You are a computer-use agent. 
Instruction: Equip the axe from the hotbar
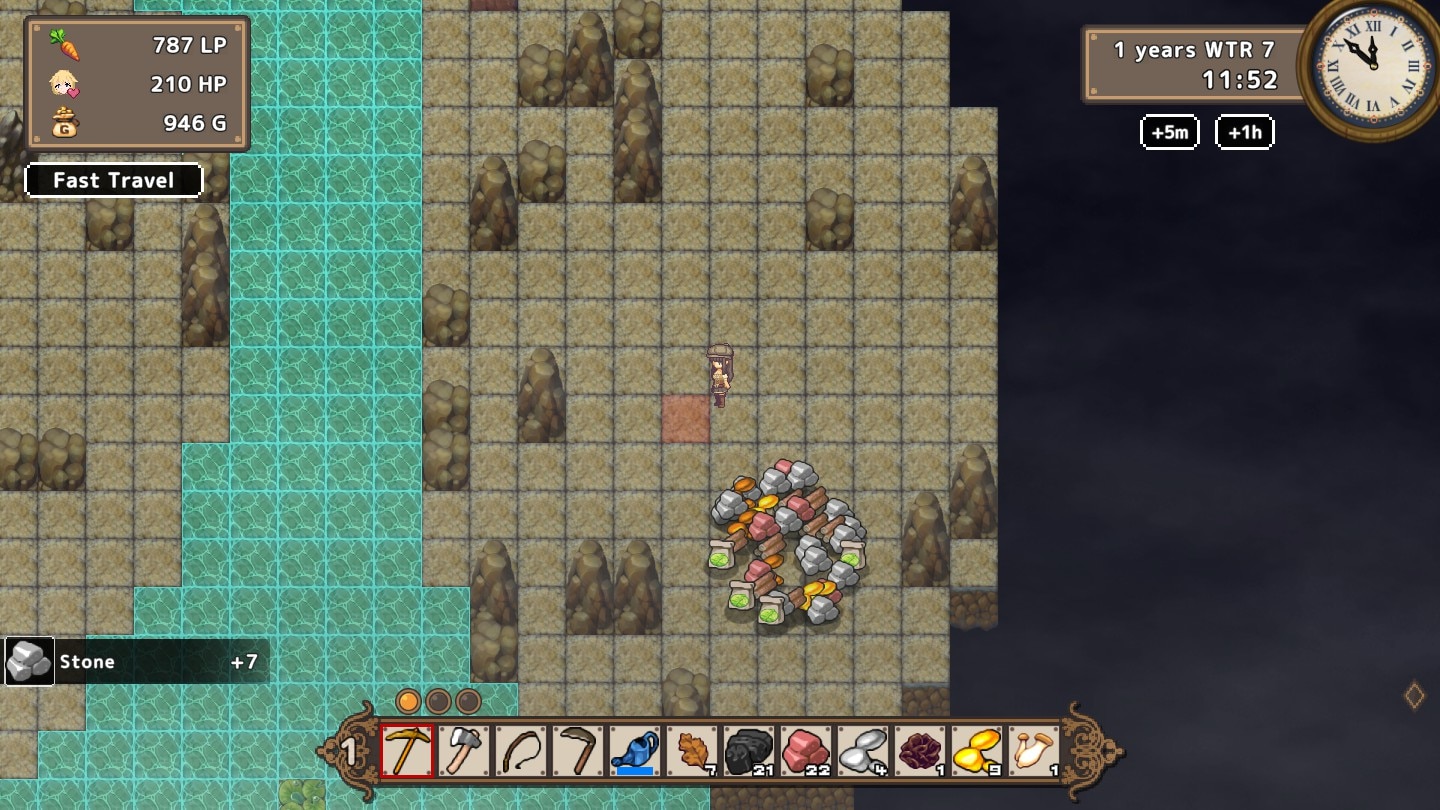[464, 750]
